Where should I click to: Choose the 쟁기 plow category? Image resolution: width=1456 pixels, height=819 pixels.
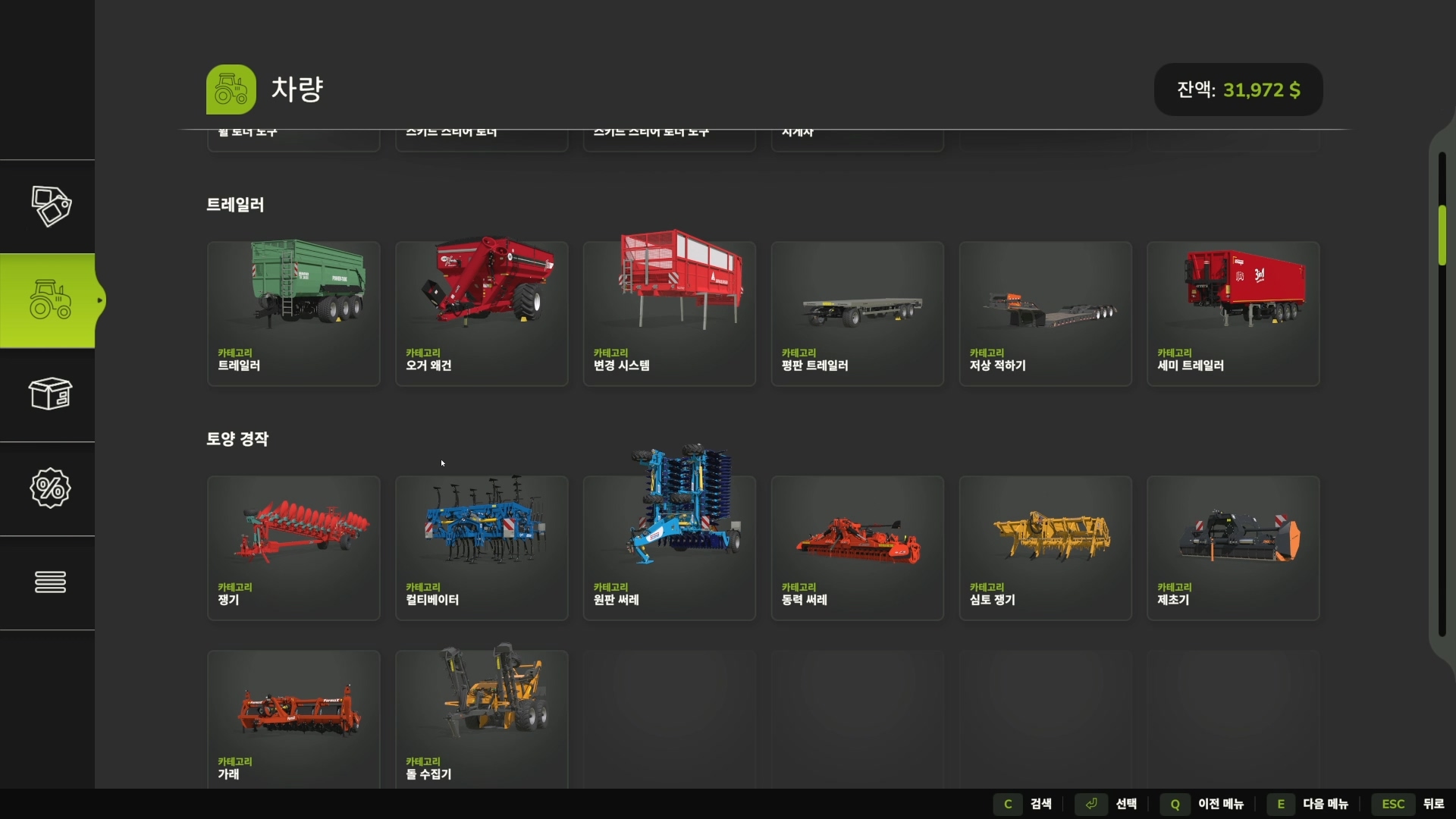[293, 548]
